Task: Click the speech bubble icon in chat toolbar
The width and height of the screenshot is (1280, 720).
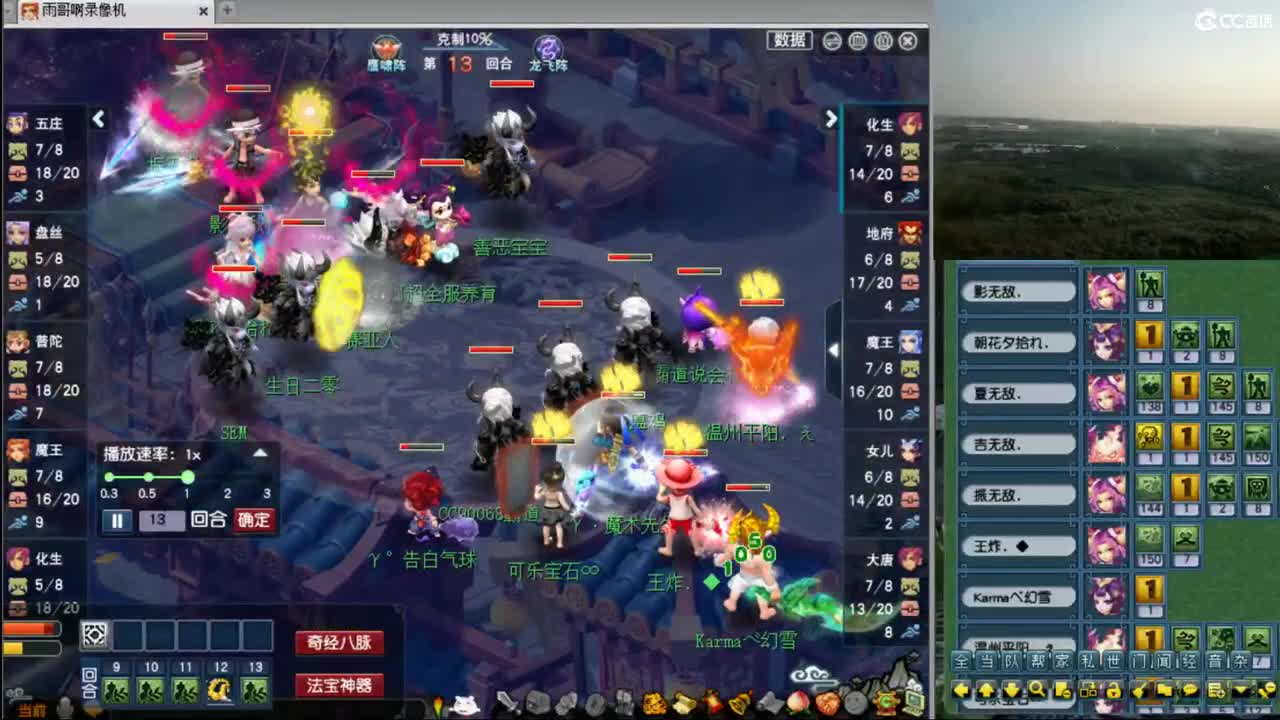Action: point(1190,690)
